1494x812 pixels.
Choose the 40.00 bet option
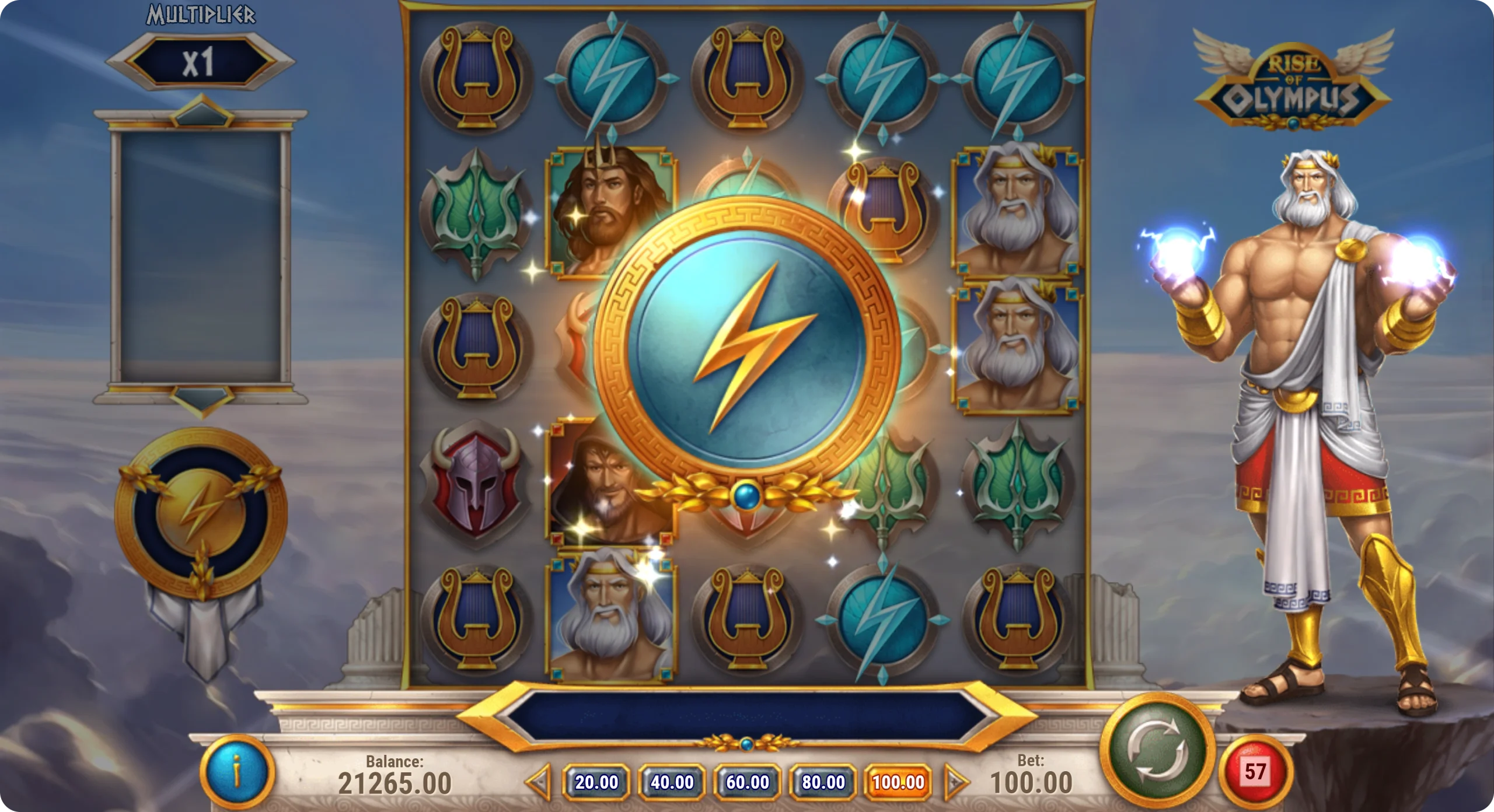point(672,782)
